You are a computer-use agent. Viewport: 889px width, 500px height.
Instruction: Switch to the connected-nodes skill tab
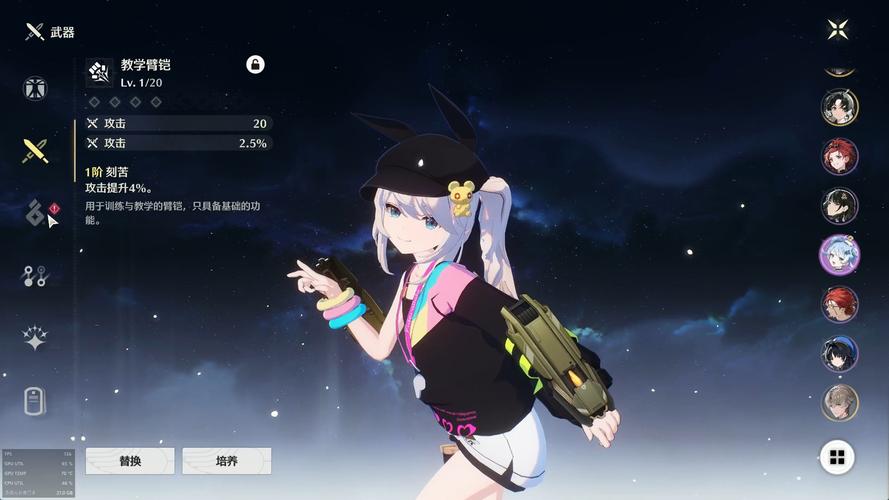36,276
